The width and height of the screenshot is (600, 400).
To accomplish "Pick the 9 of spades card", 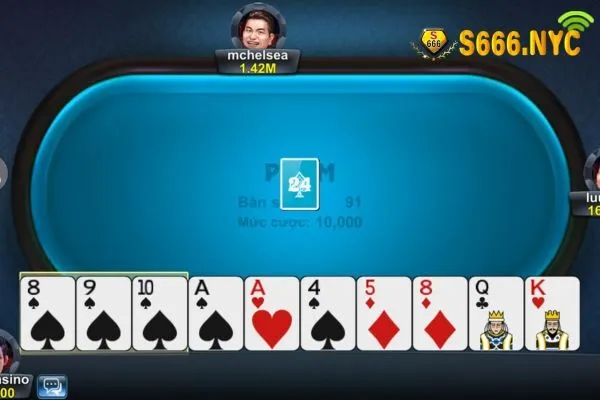I will coord(103,313).
